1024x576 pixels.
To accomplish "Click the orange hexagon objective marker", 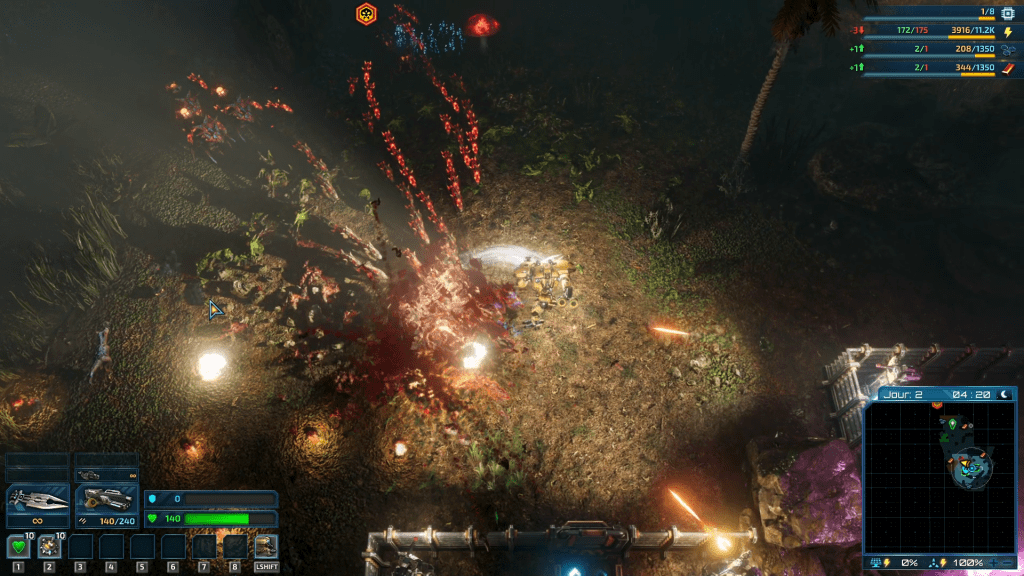I will click(367, 14).
